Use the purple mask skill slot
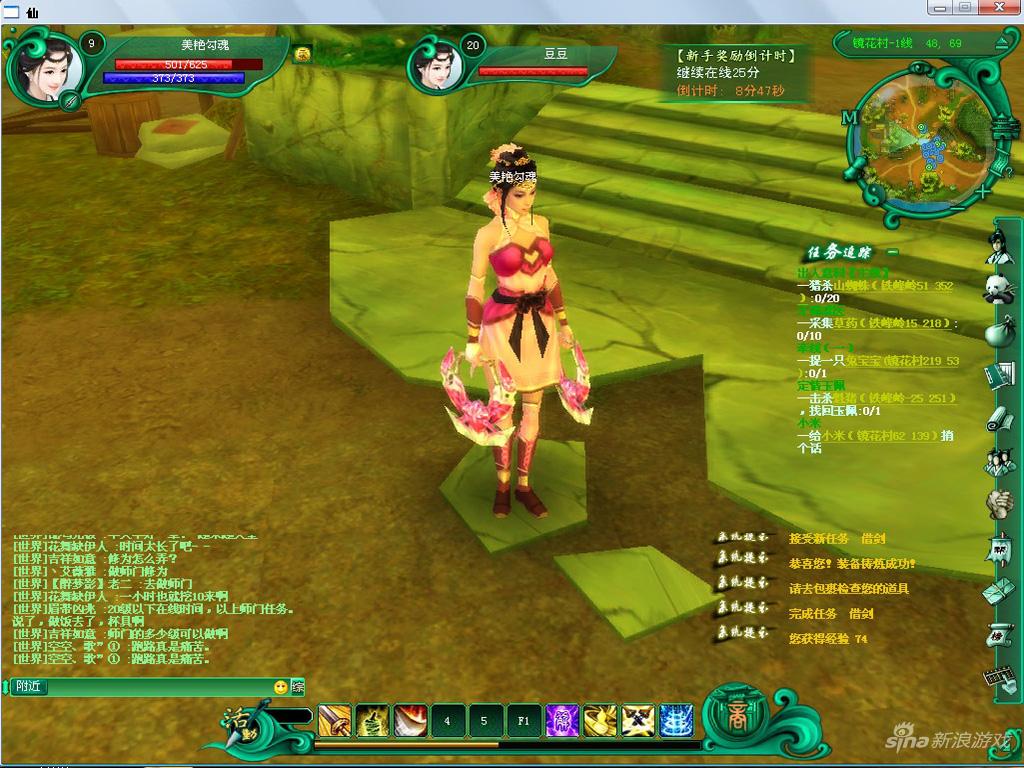This screenshot has width=1024, height=768. tap(562, 720)
